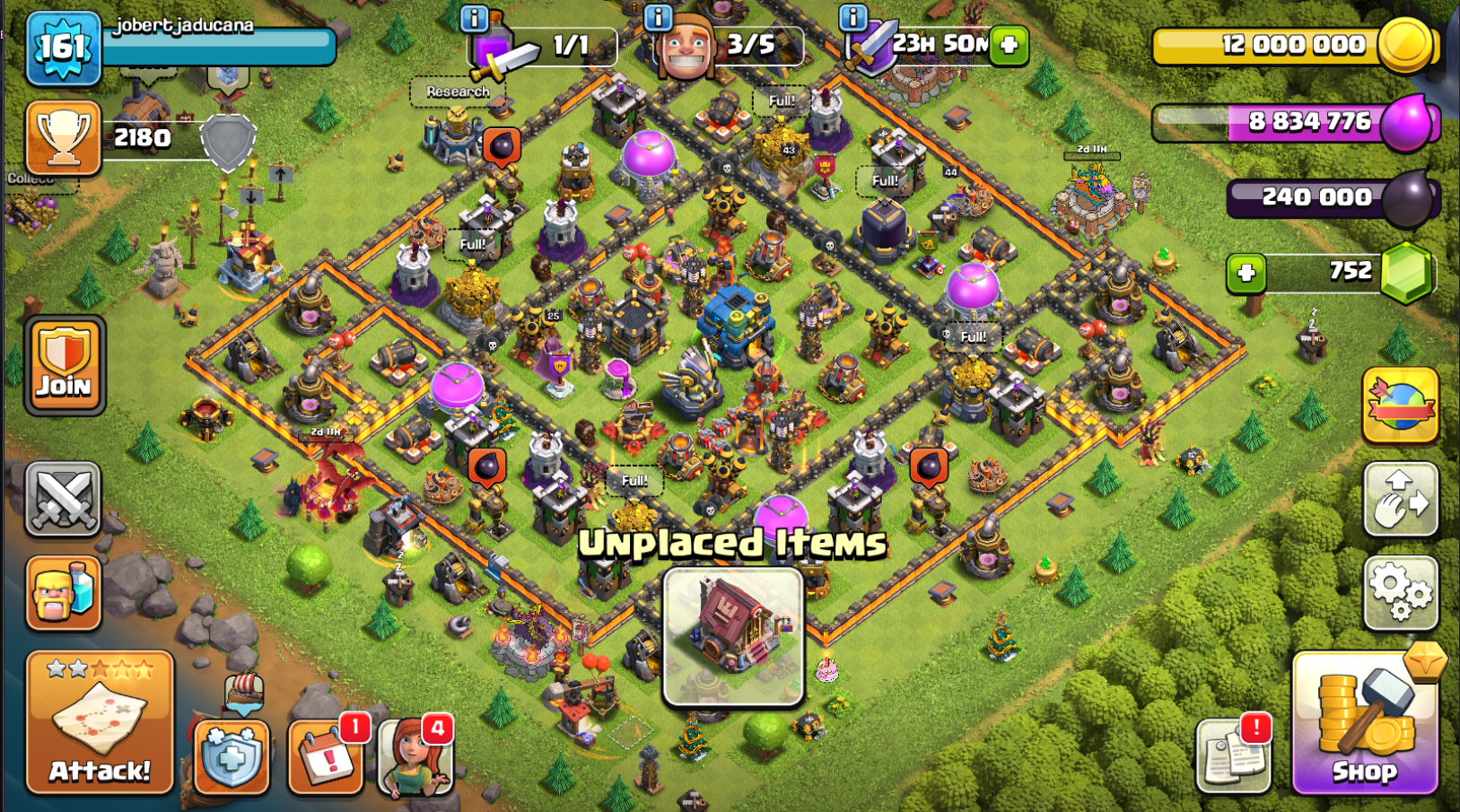
Task: Show builder availability info
Action: click(658, 17)
